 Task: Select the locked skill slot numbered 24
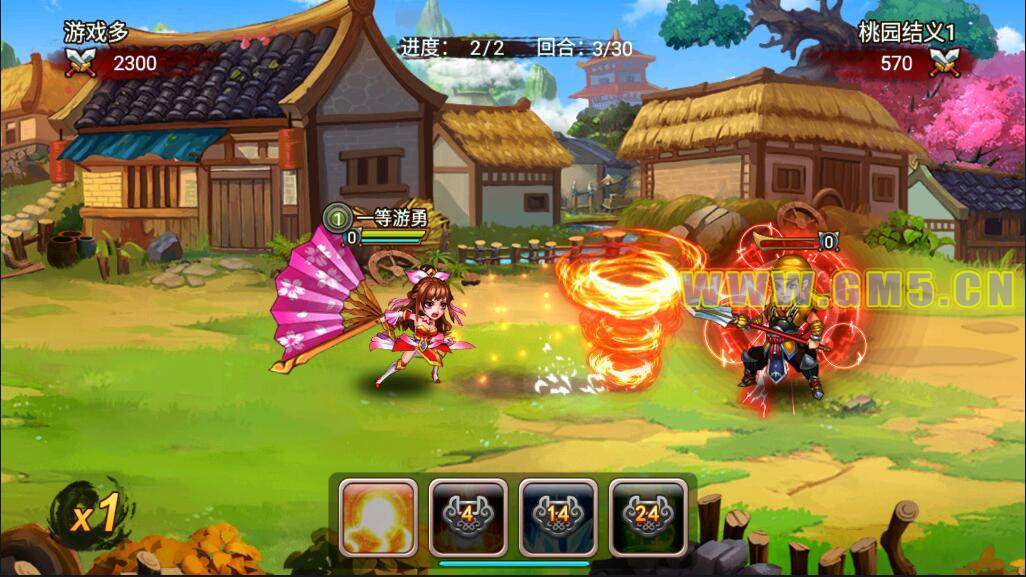[x=648, y=516]
